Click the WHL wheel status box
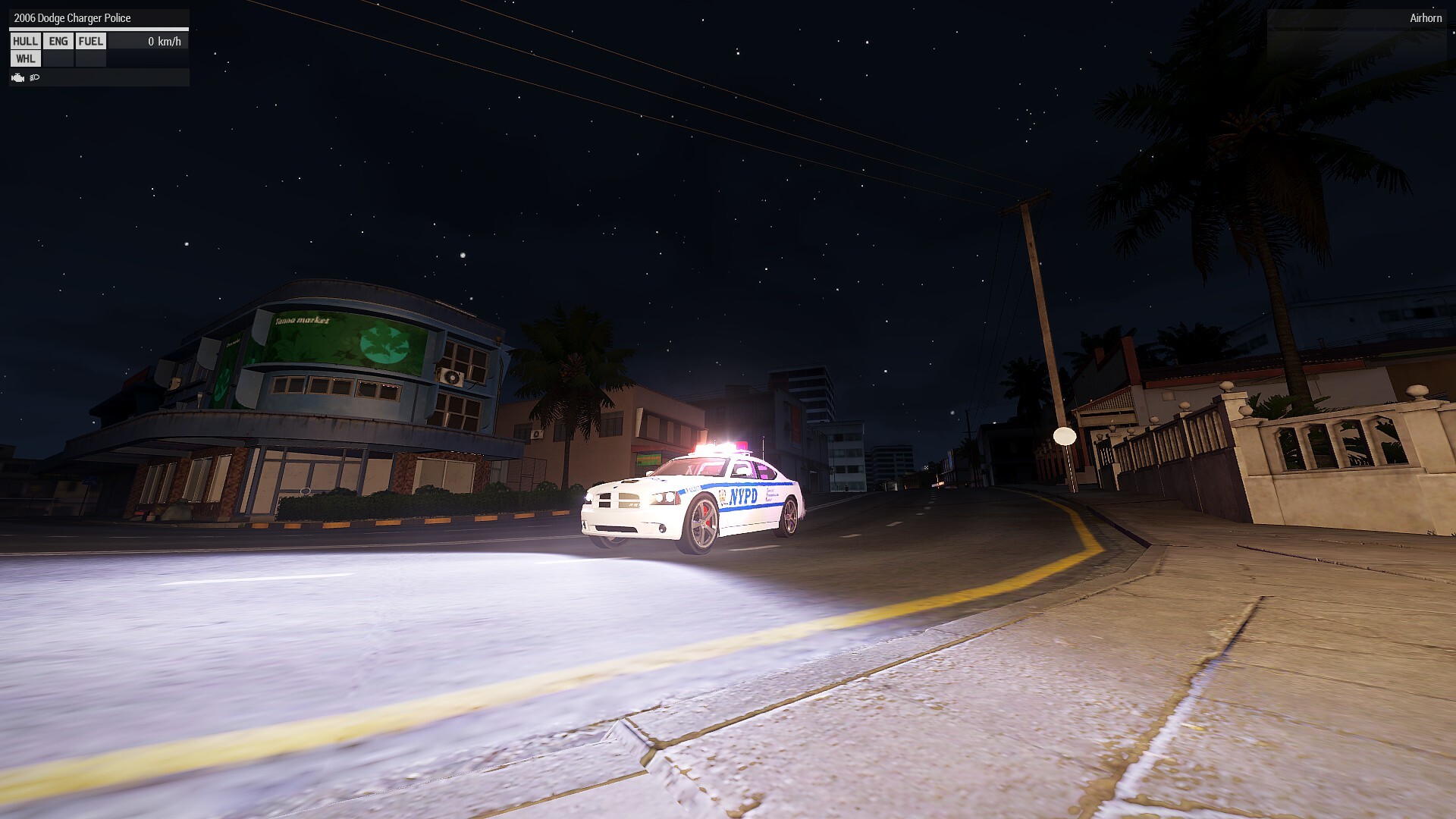The height and width of the screenshot is (819, 1456). point(25,58)
